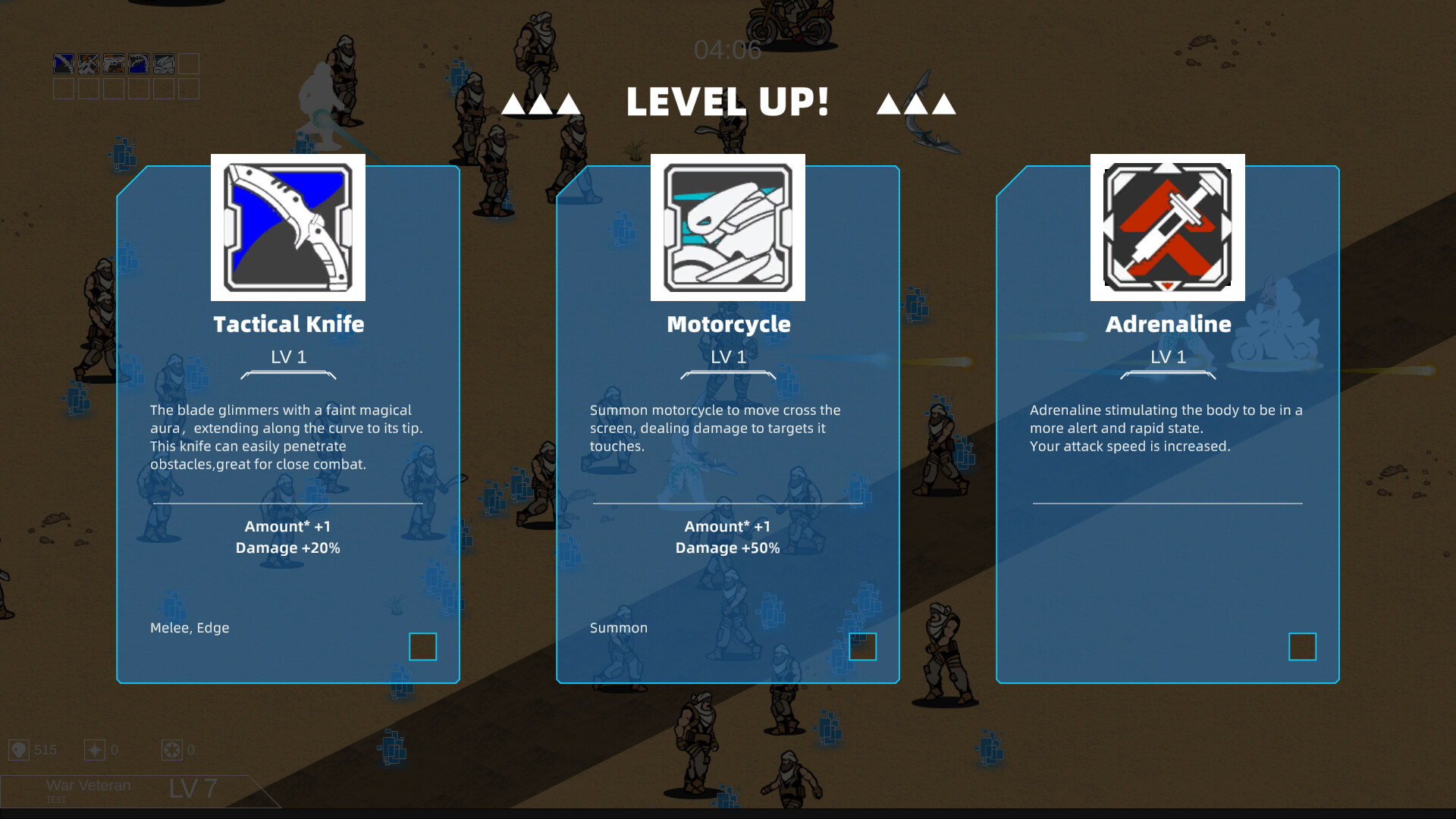Select the knife icon in the first inventory slot
The width and height of the screenshot is (1456, 819).
tap(64, 64)
